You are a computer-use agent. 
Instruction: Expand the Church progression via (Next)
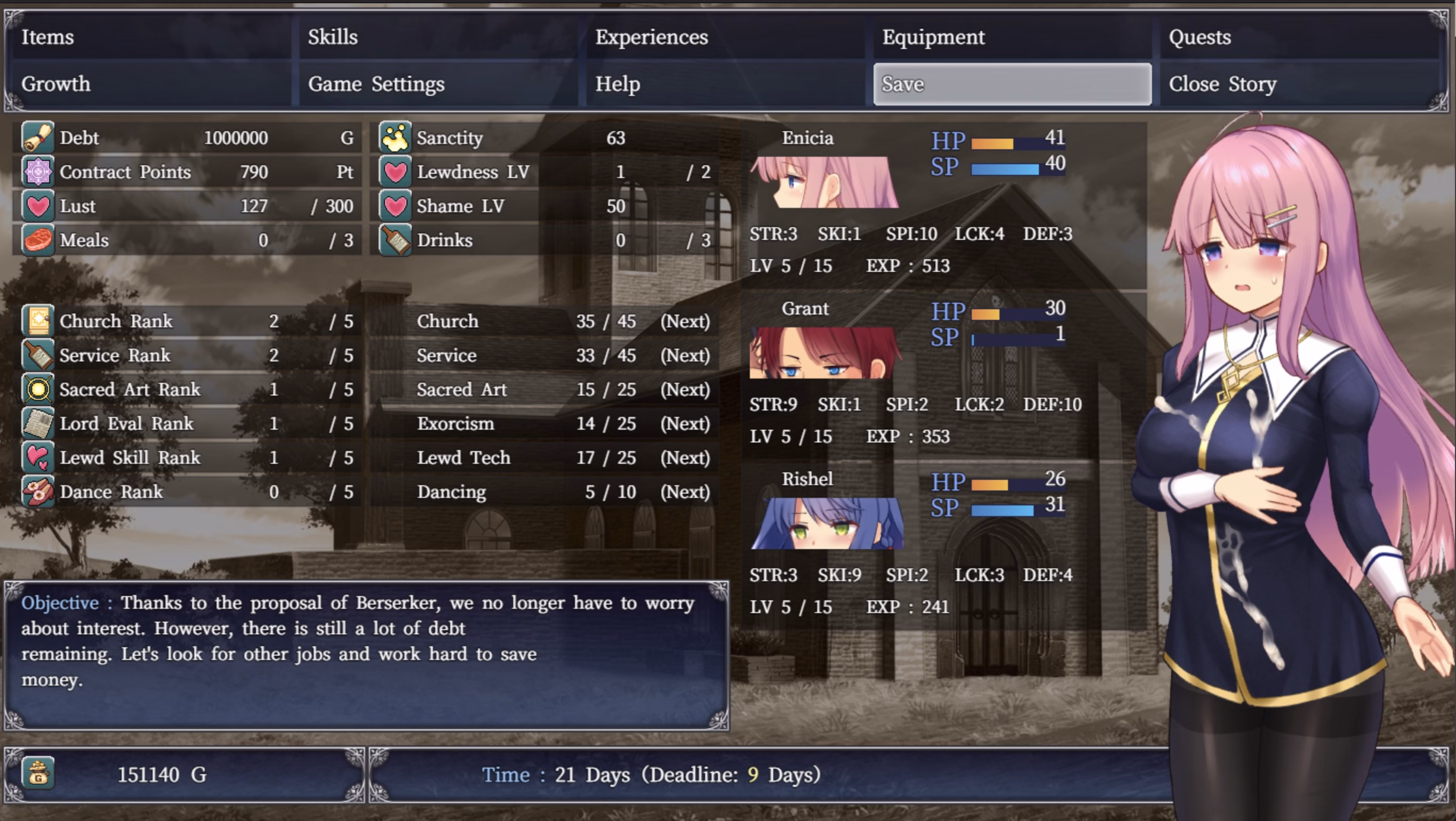685,321
